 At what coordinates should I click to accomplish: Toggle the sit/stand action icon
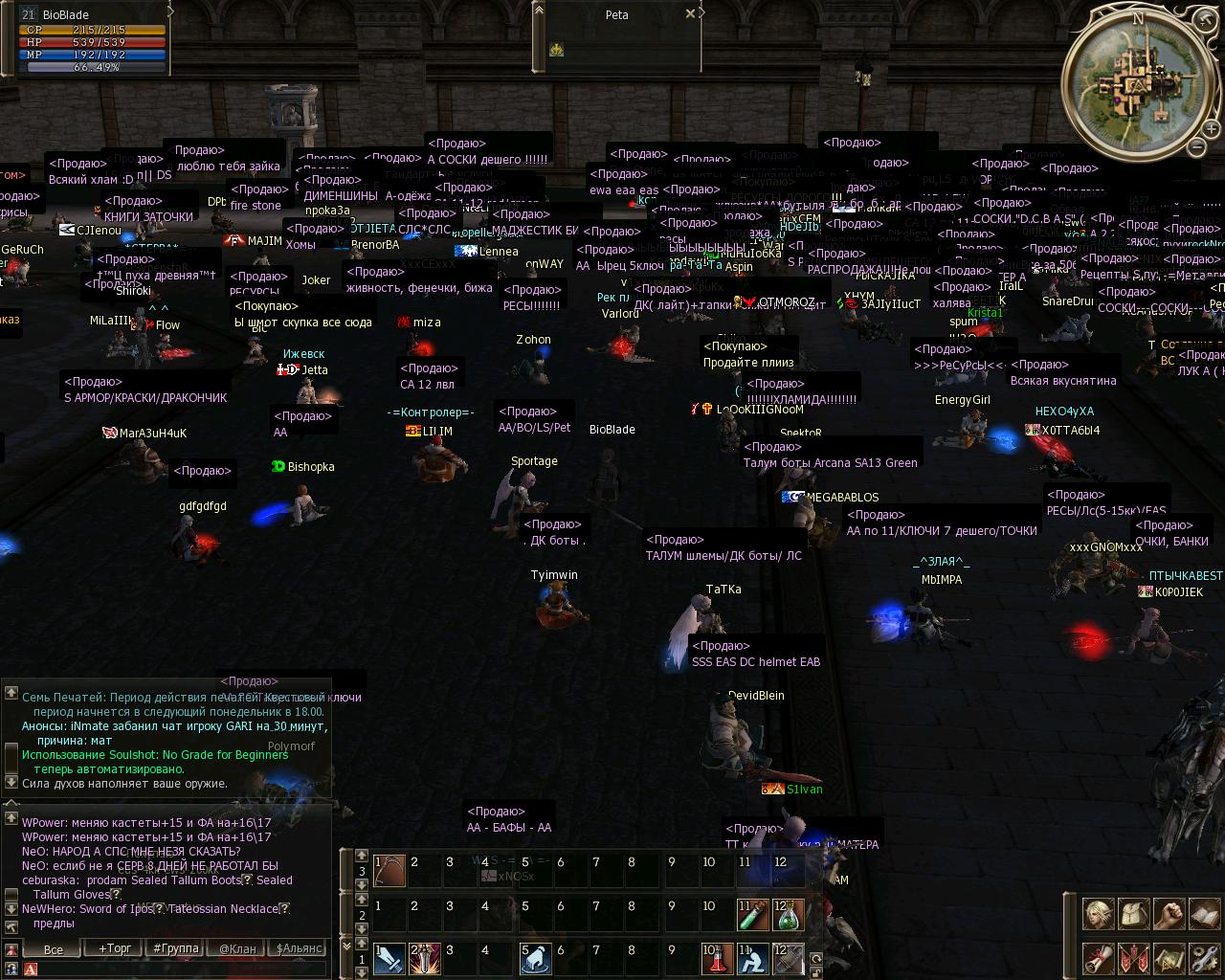point(751,959)
